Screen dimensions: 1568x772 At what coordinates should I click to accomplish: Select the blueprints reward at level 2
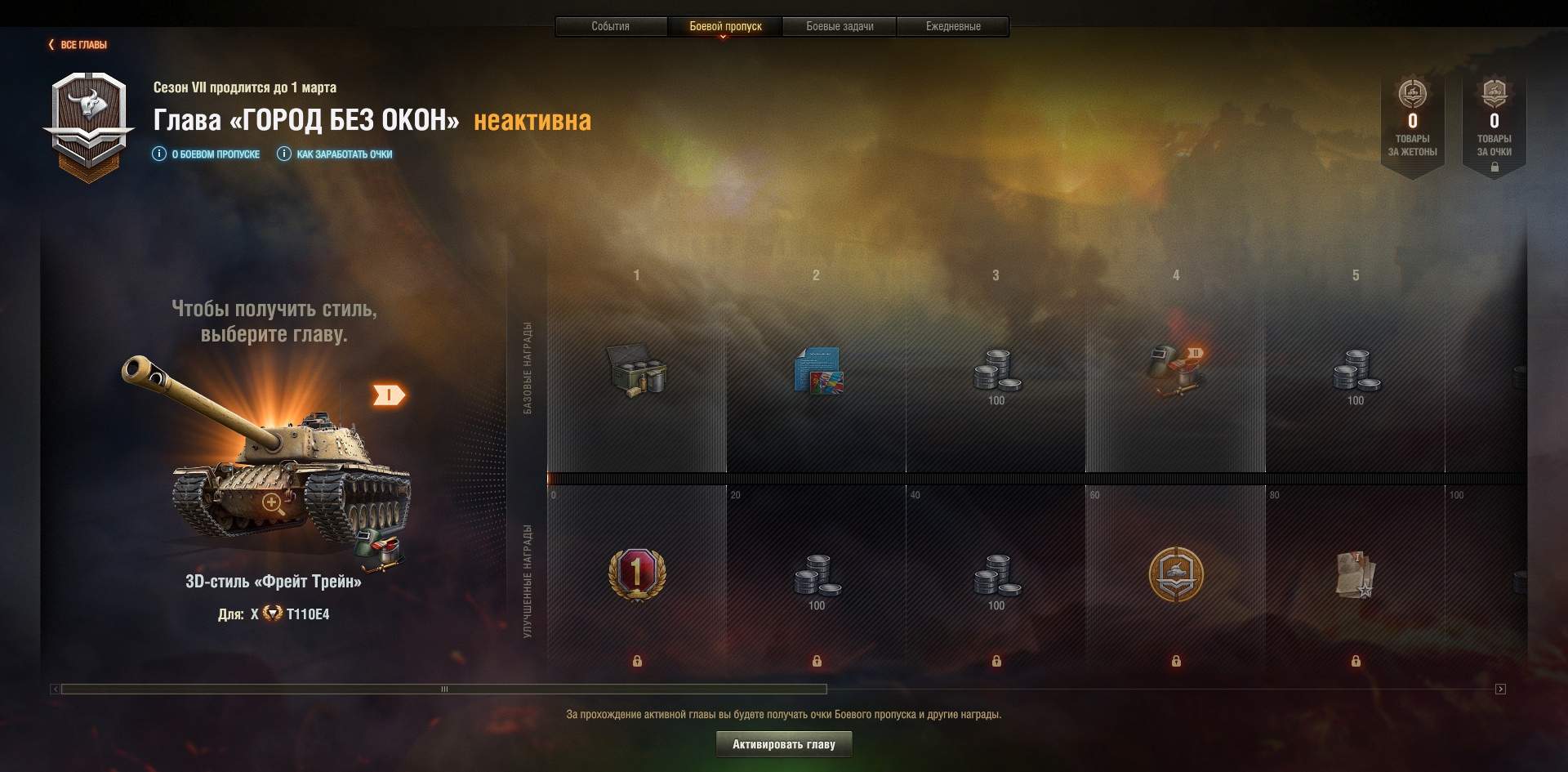[817, 371]
